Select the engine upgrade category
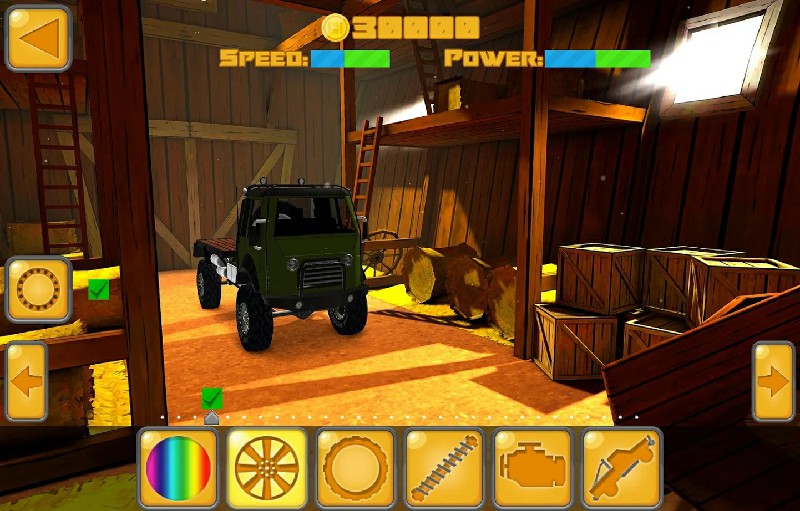This screenshot has width=800, height=511. point(533,467)
